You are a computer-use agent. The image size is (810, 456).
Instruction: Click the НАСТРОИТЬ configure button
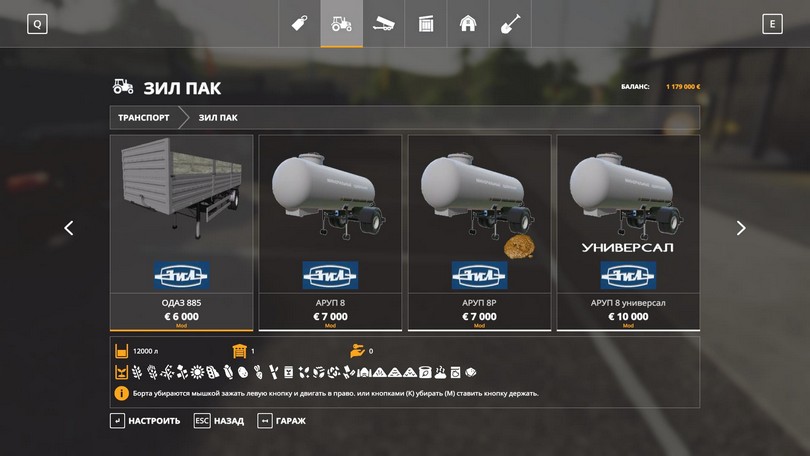pos(145,421)
